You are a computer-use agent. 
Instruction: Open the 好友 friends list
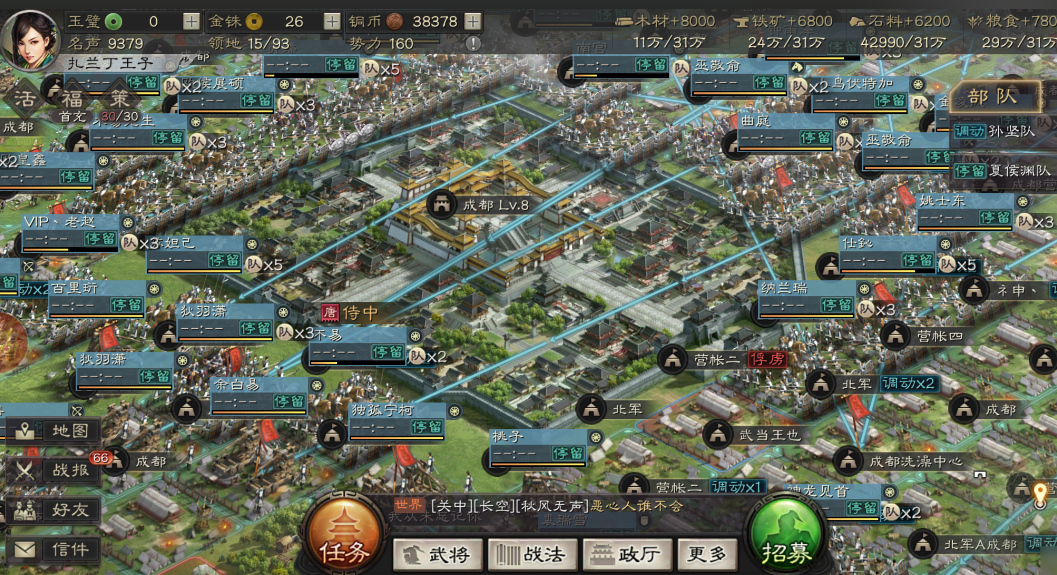coord(55,510)
